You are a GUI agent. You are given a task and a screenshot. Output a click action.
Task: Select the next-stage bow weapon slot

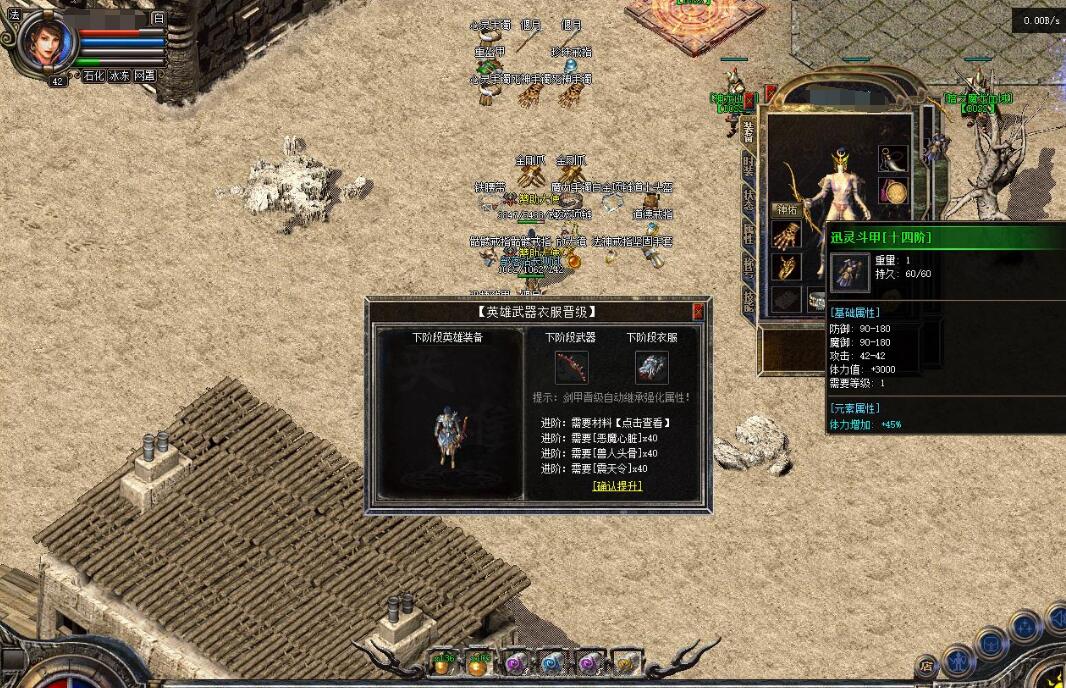coord(572,366)
